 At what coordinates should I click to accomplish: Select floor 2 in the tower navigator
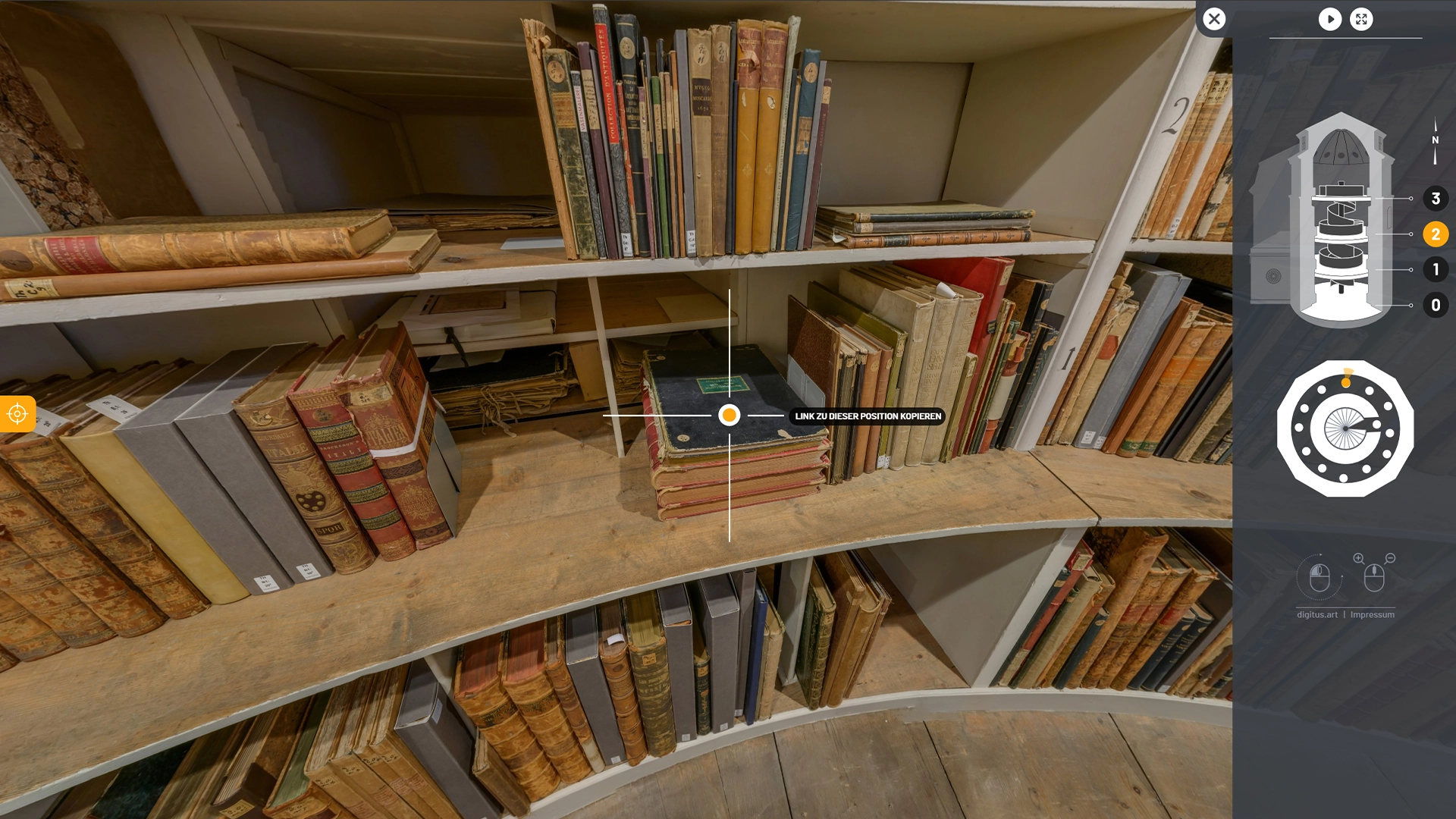[1435, 234]
